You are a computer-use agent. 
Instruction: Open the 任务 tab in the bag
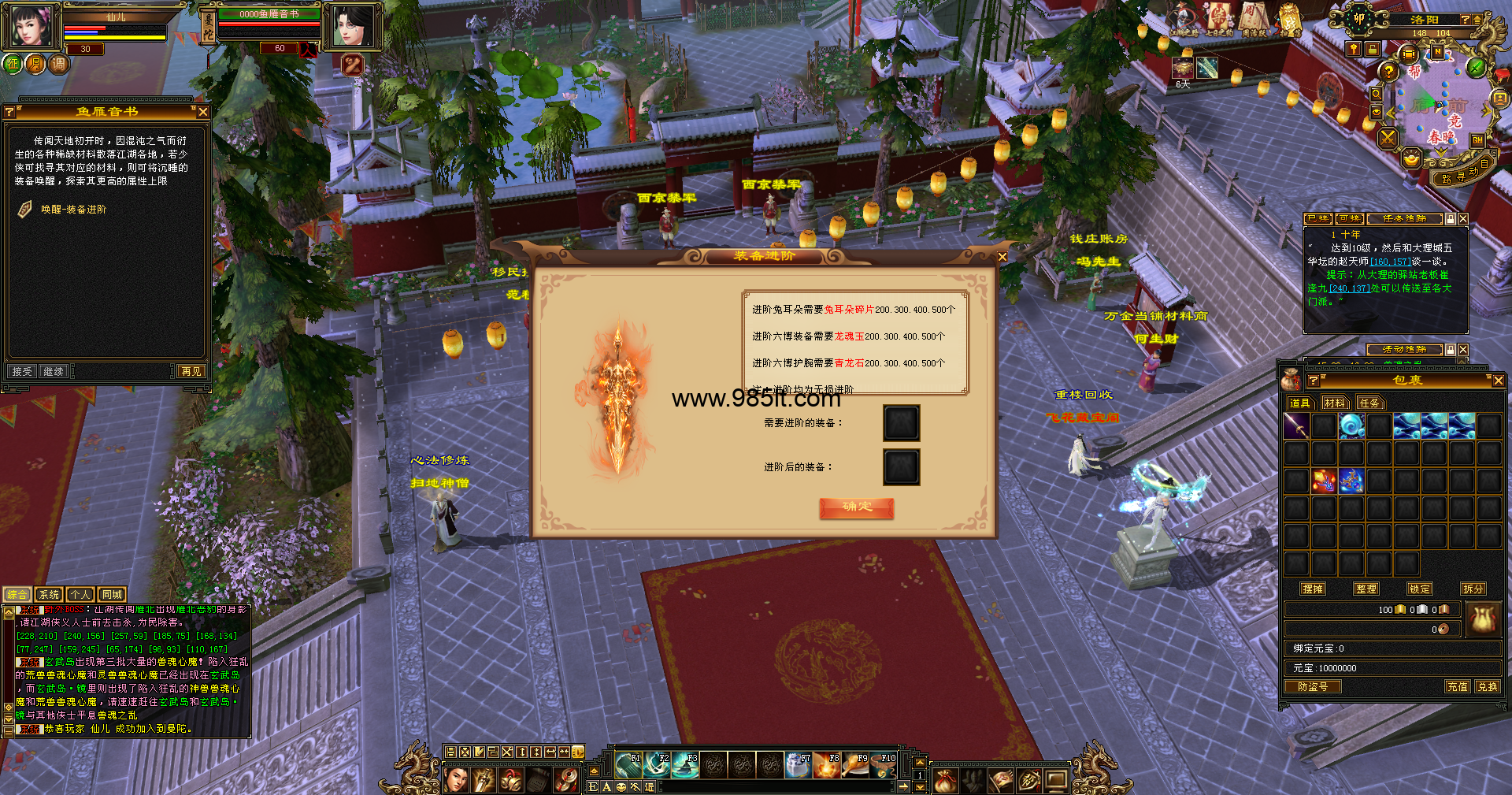click(x=1369, y=403)
